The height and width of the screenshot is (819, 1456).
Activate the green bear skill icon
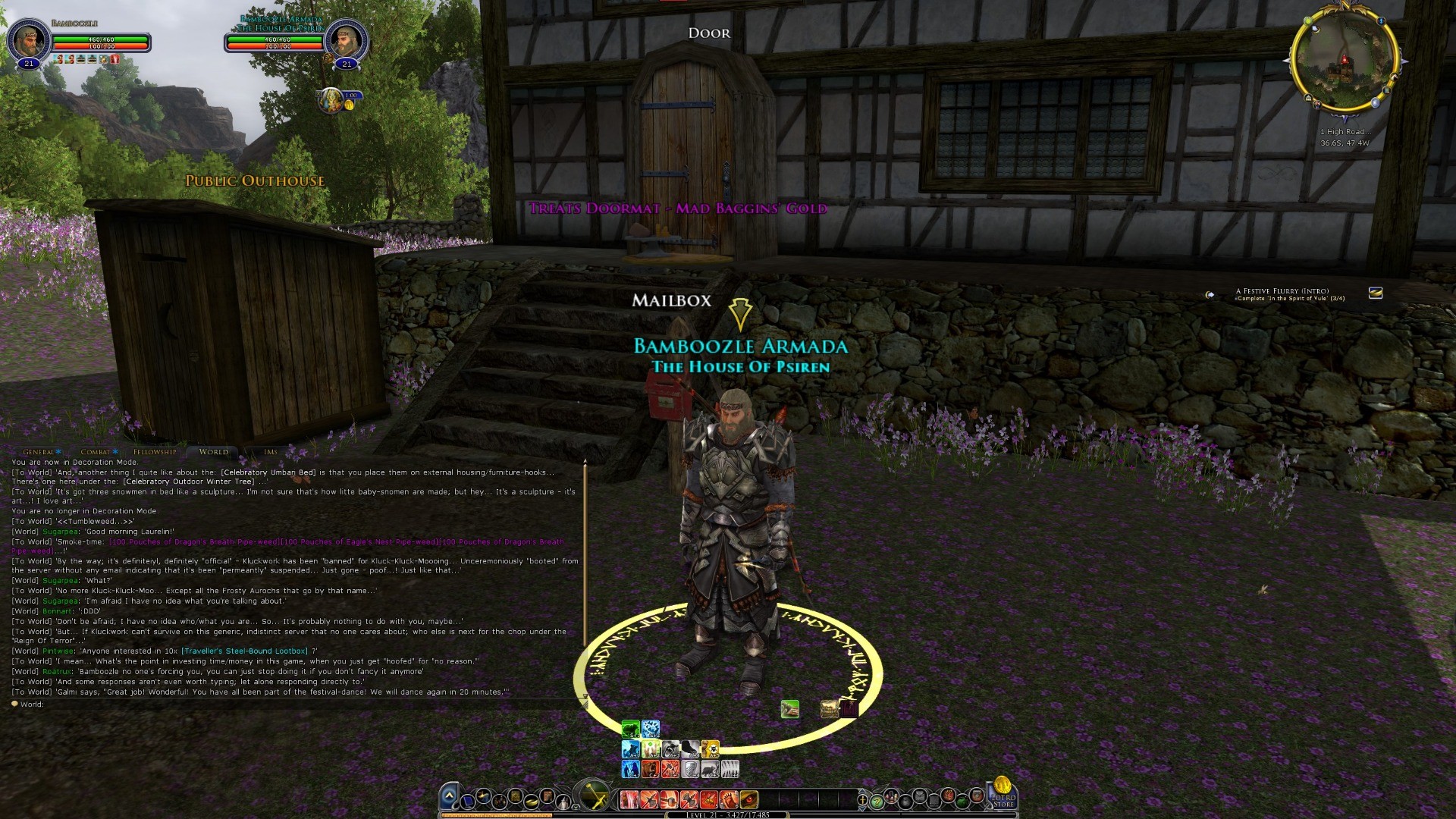click(630, 730)
